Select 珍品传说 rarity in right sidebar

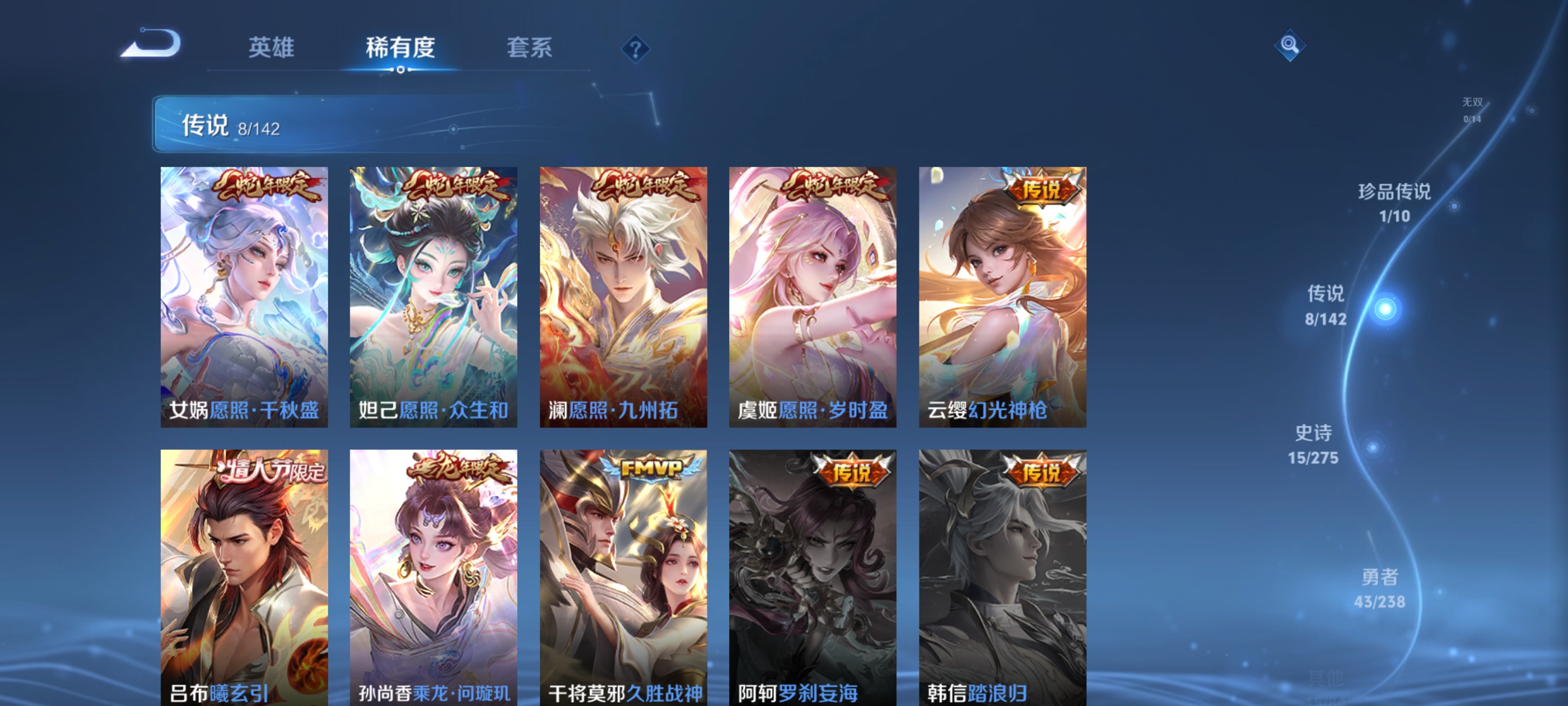[1394, 203]
